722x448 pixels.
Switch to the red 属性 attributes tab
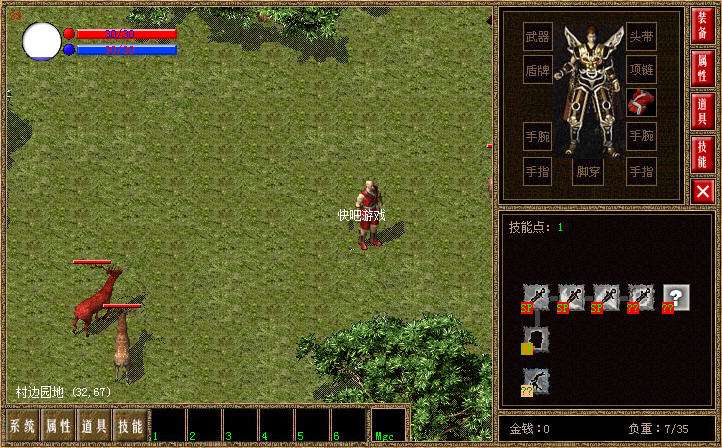(x=703, y=68)
